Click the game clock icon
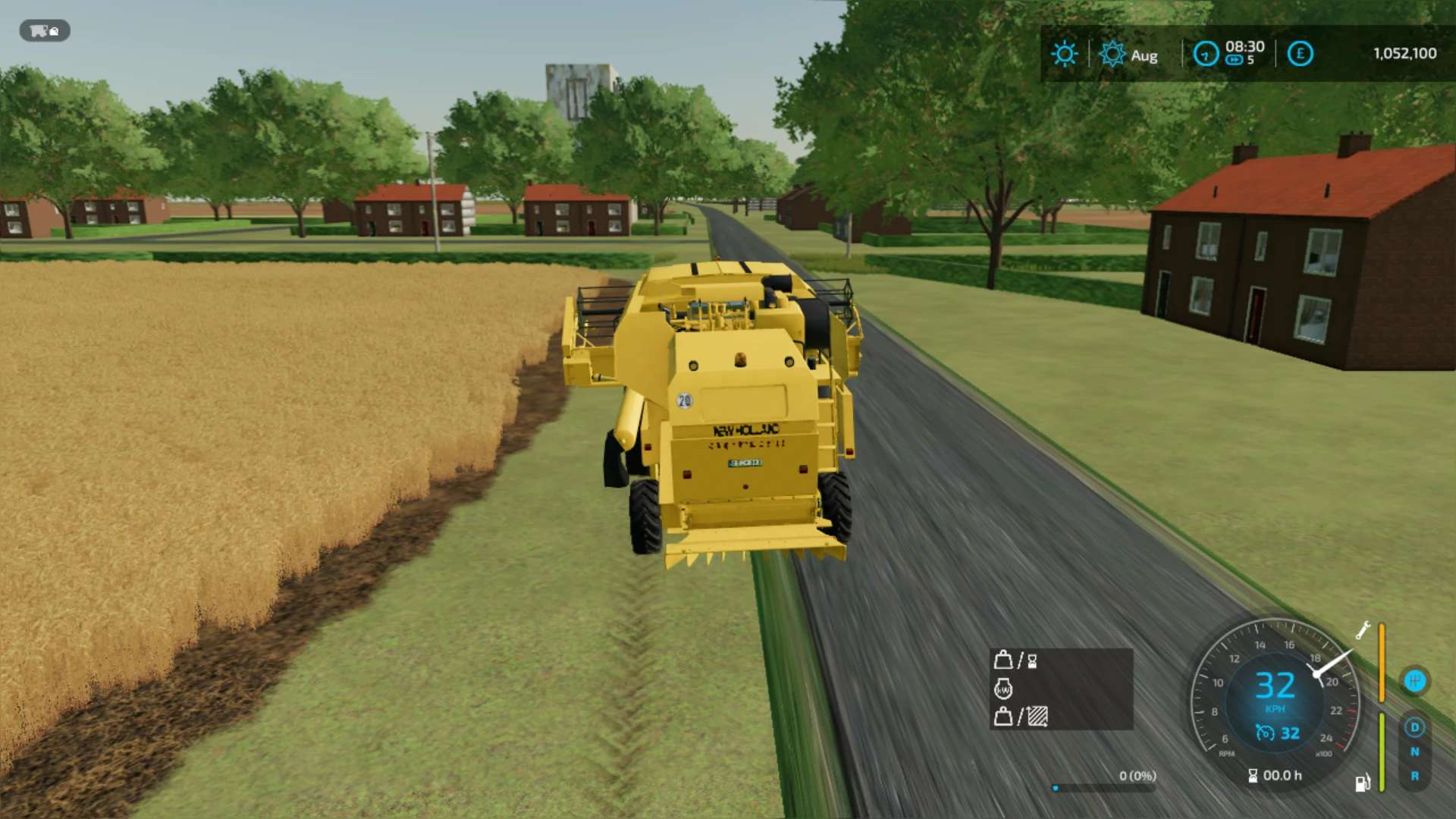Screen dimensions: 1456x819 [1205, 54]
